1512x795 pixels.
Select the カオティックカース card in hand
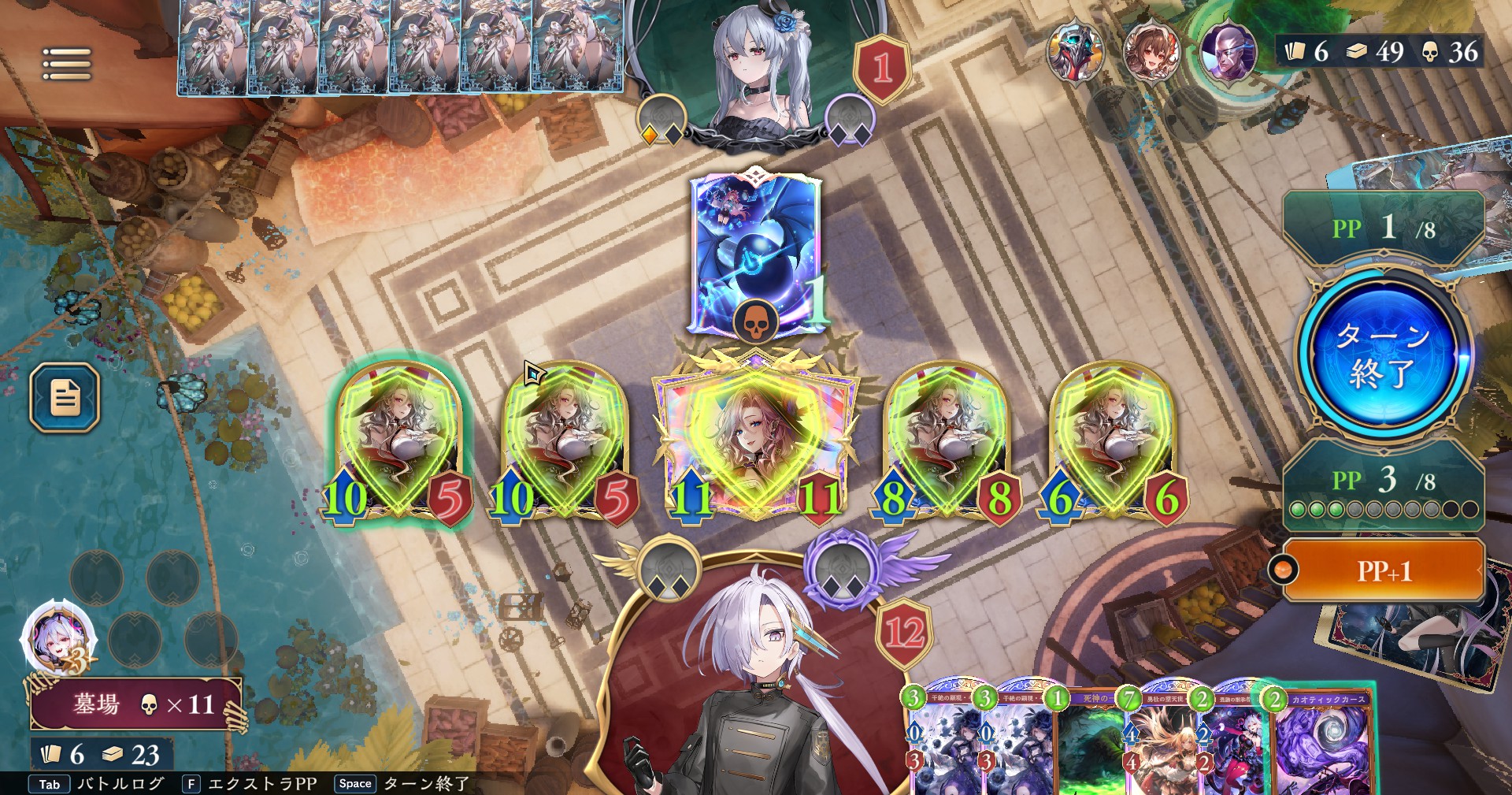pyautogui.click(x=1323, y=745)
